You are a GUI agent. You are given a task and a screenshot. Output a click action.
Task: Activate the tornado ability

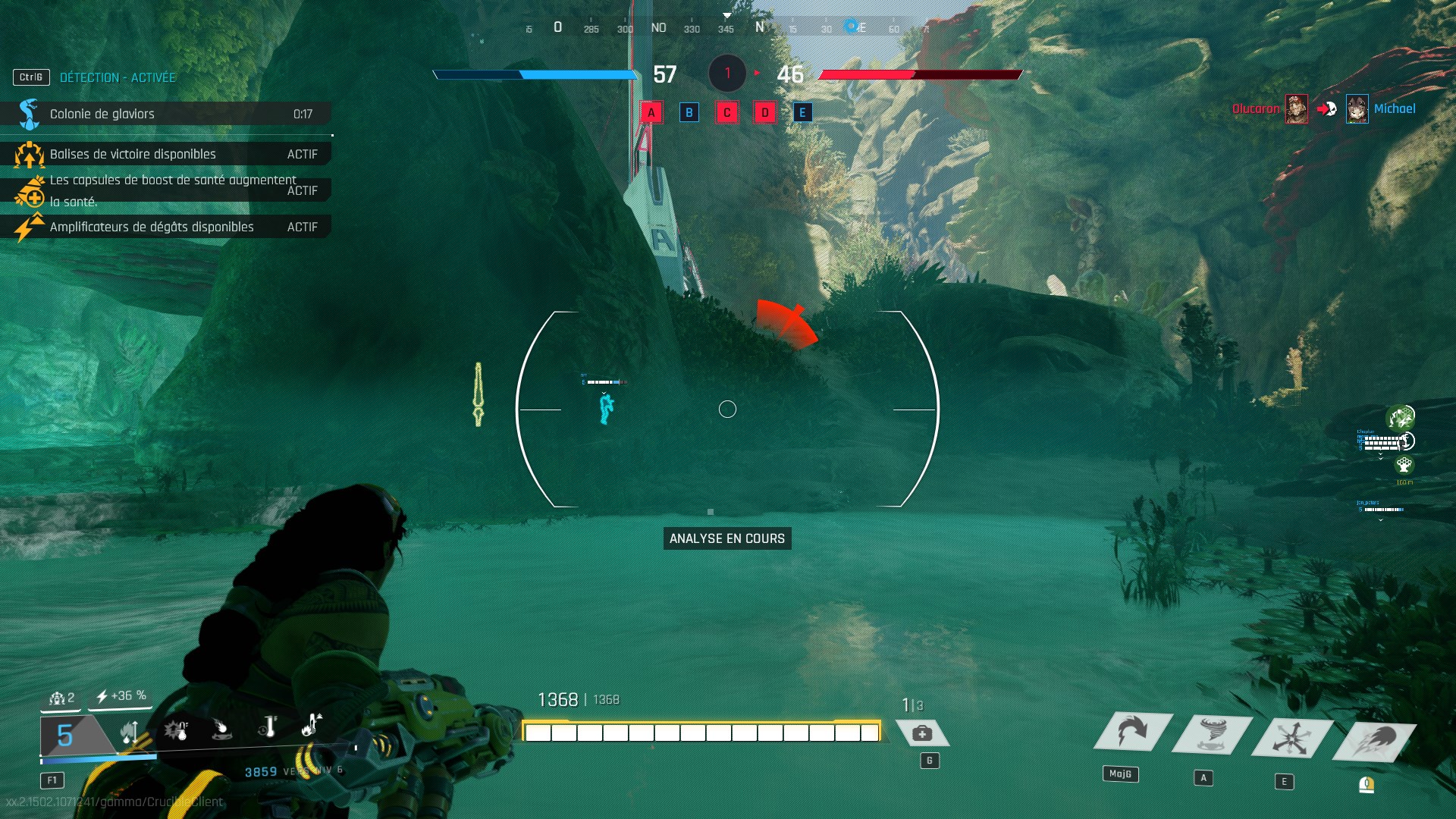(1212, 734)
